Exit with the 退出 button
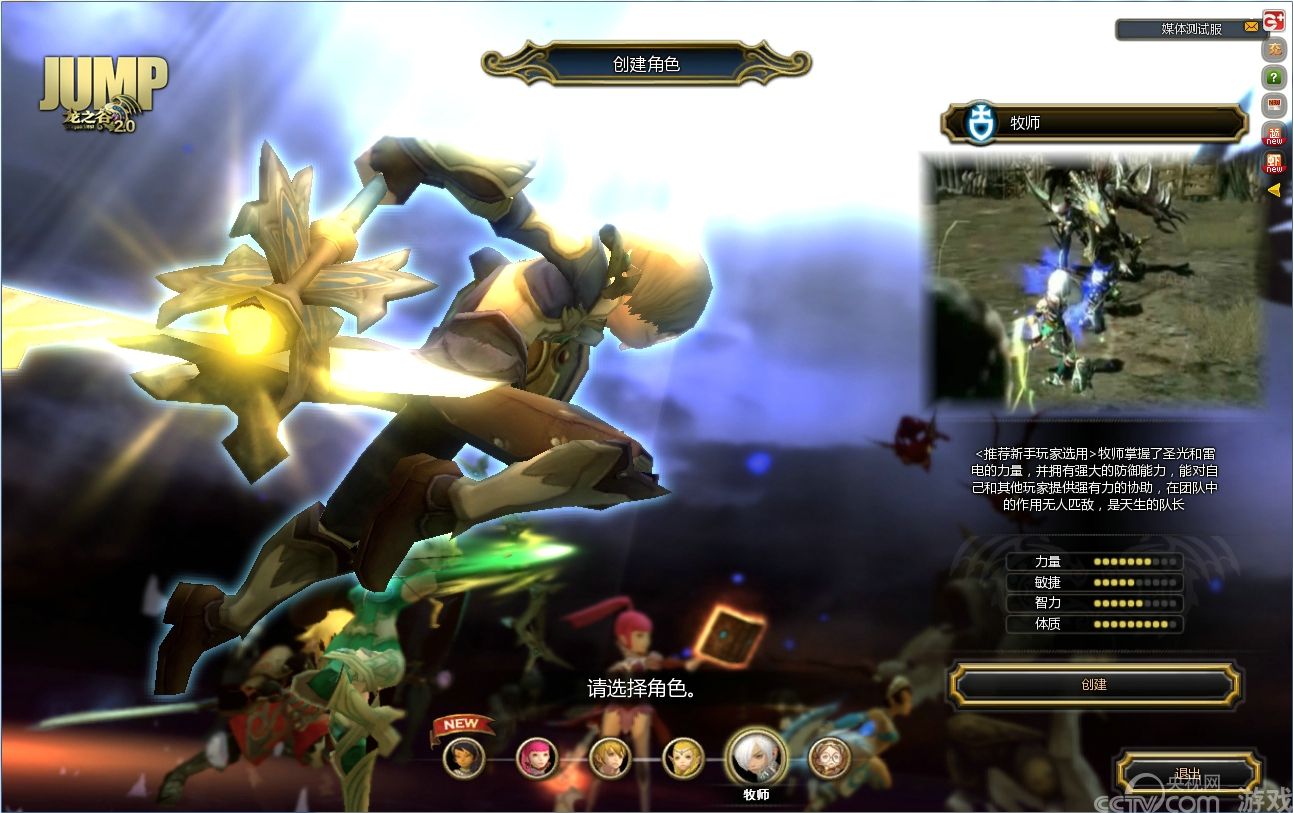The image size is (1293, 813). [1188, 773]
